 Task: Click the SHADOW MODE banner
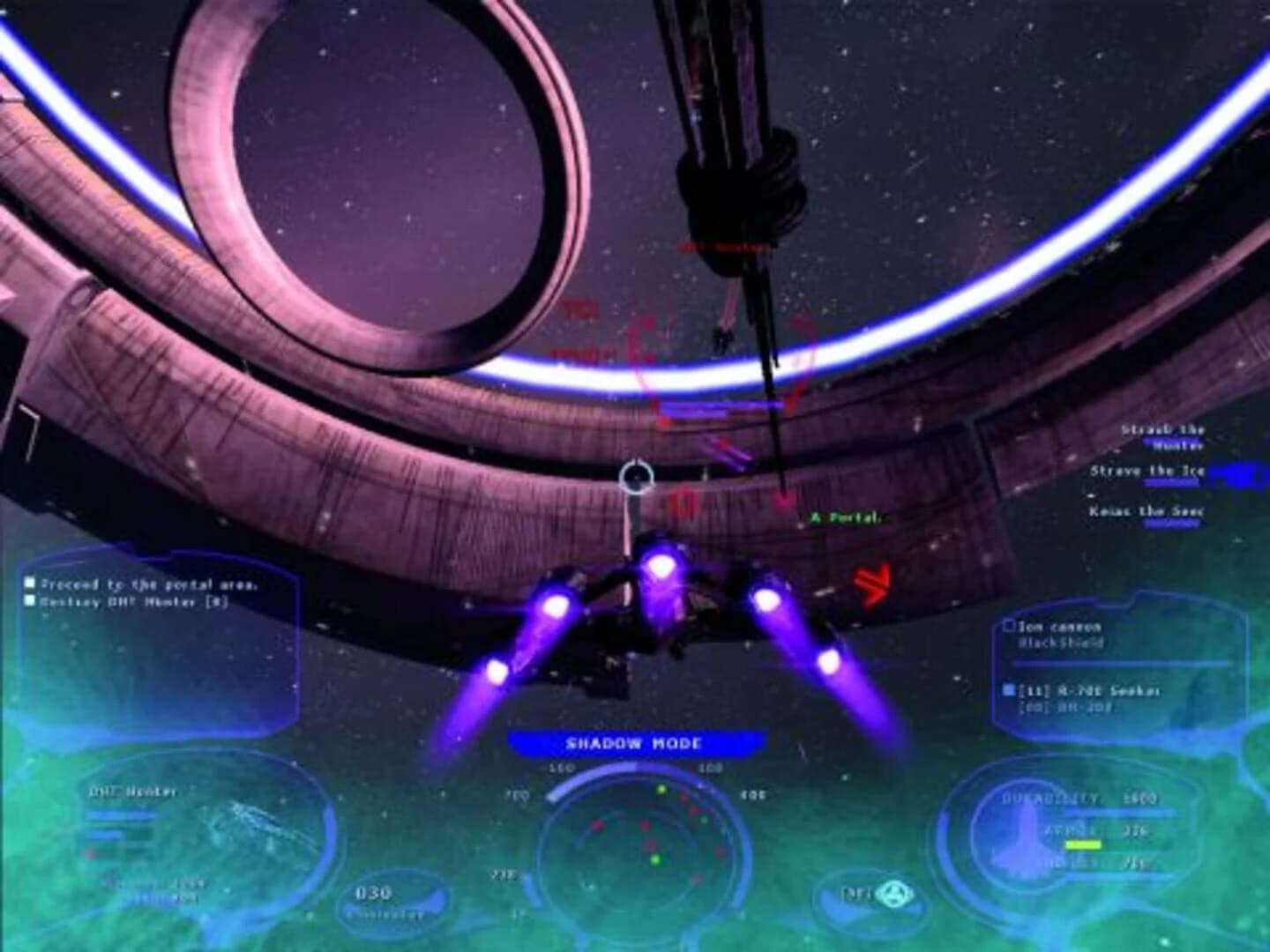[634, 741]
